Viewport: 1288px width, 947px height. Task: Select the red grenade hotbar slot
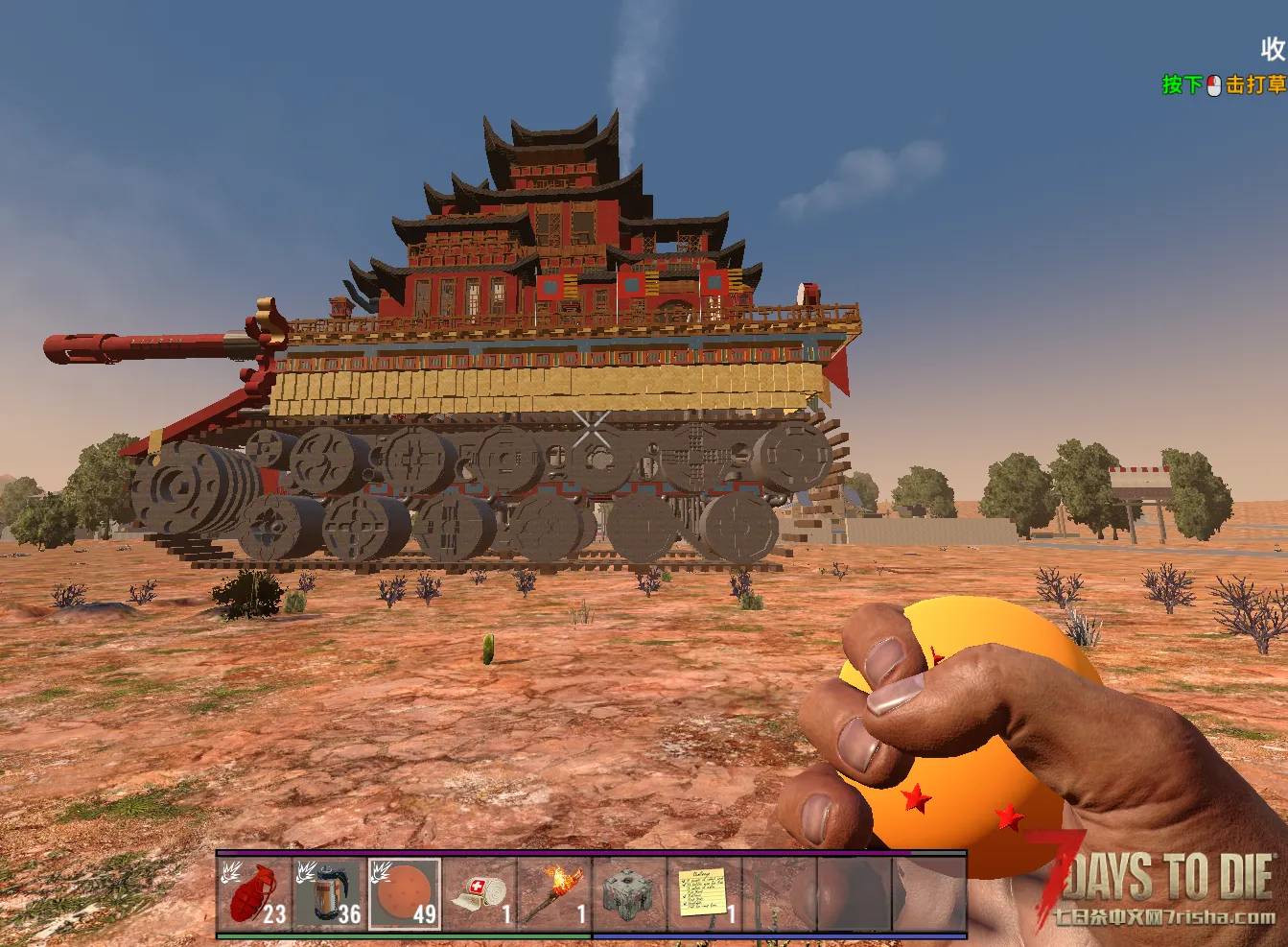(254, 893)
